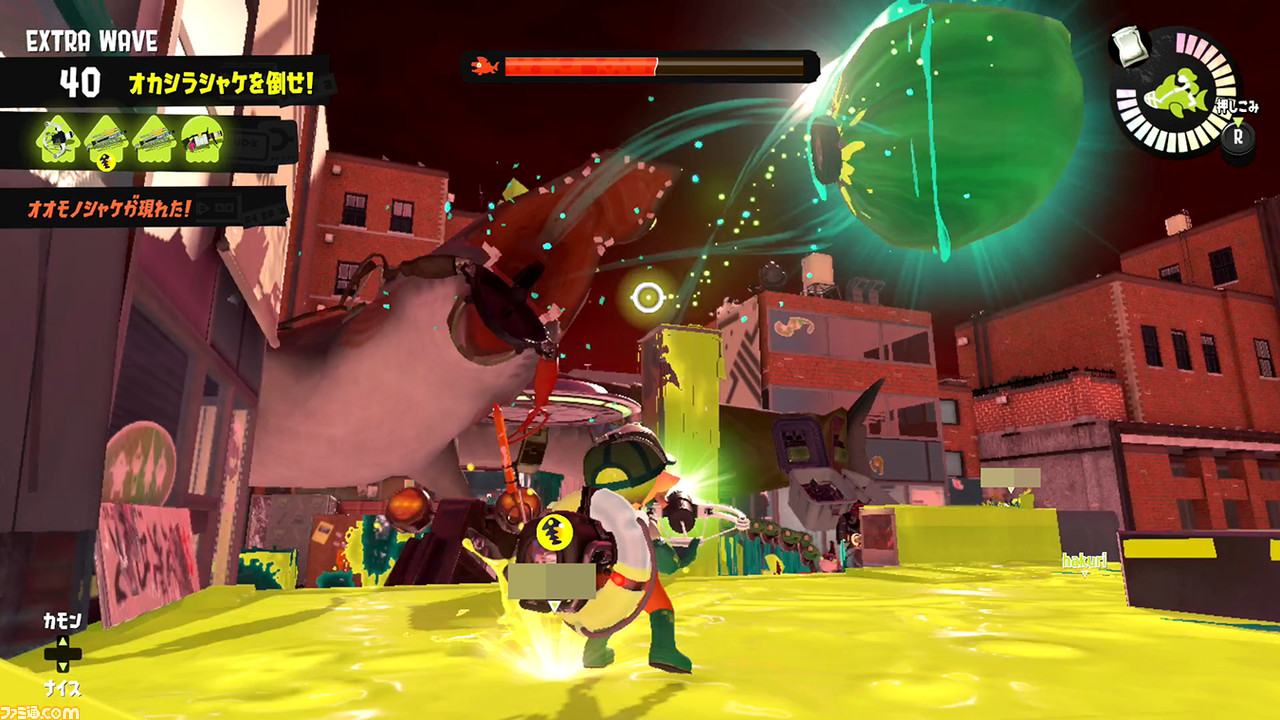This screenshot has height=720, width=1280.
Task: Click the special pouch packet icon
Action: [1130, 48]
